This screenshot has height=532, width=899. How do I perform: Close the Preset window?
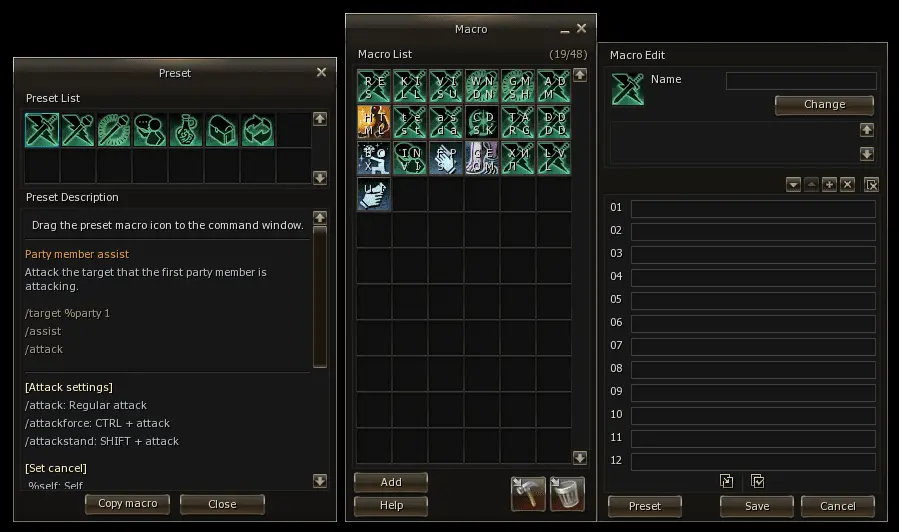point(321,72)
